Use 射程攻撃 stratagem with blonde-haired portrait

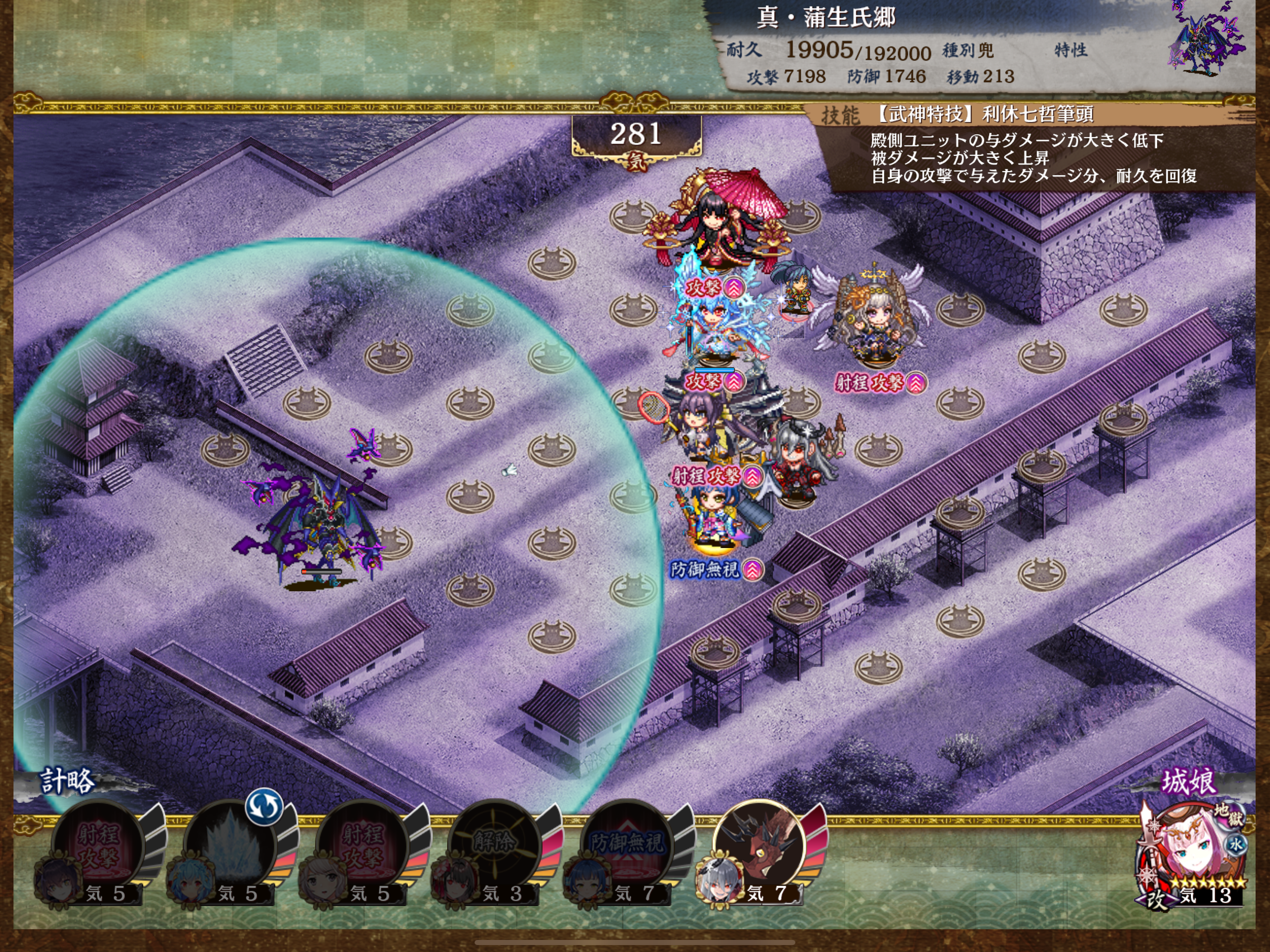click(362, 845)
